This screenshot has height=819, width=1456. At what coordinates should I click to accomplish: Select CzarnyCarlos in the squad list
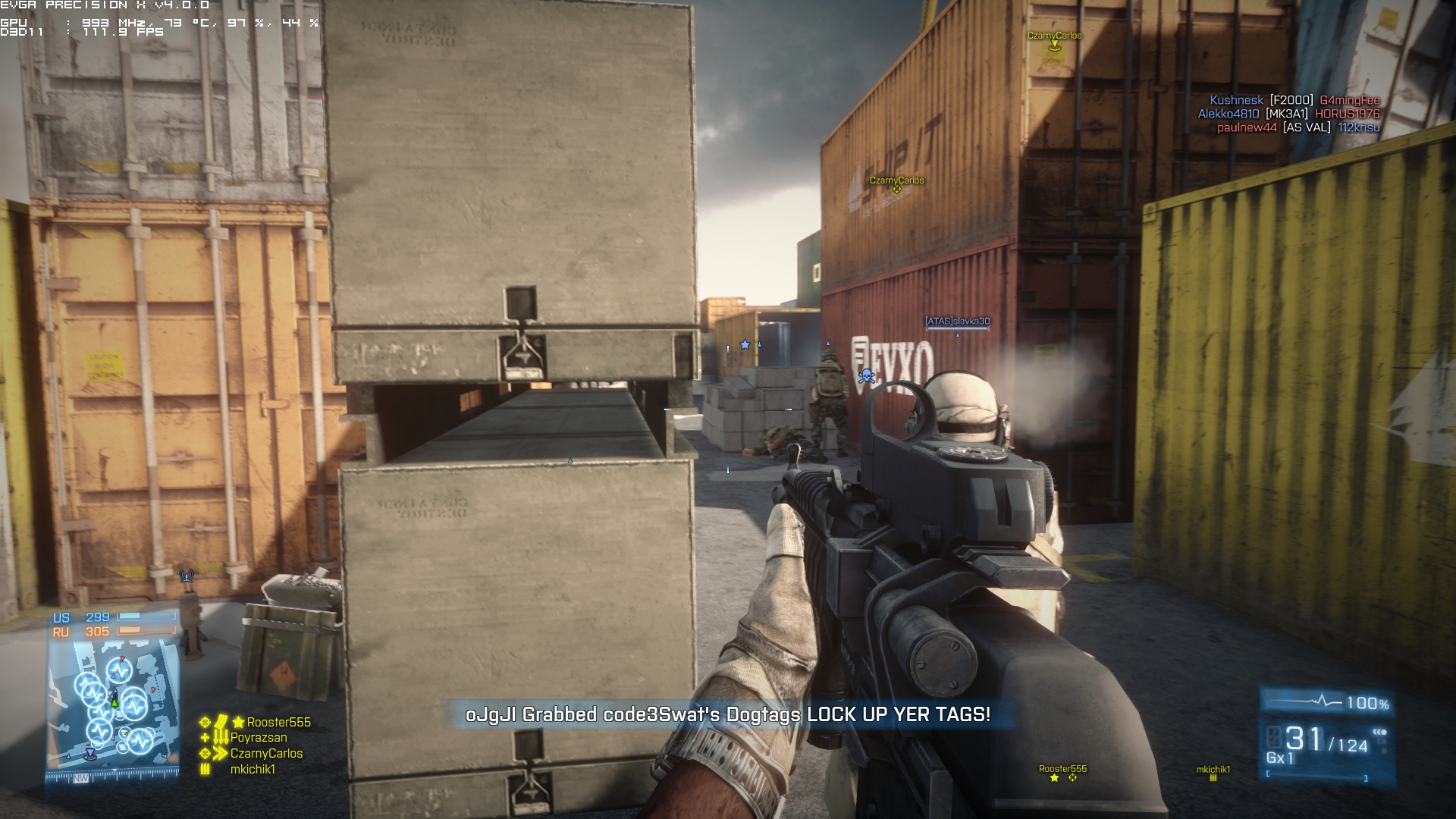coord(266,754)
